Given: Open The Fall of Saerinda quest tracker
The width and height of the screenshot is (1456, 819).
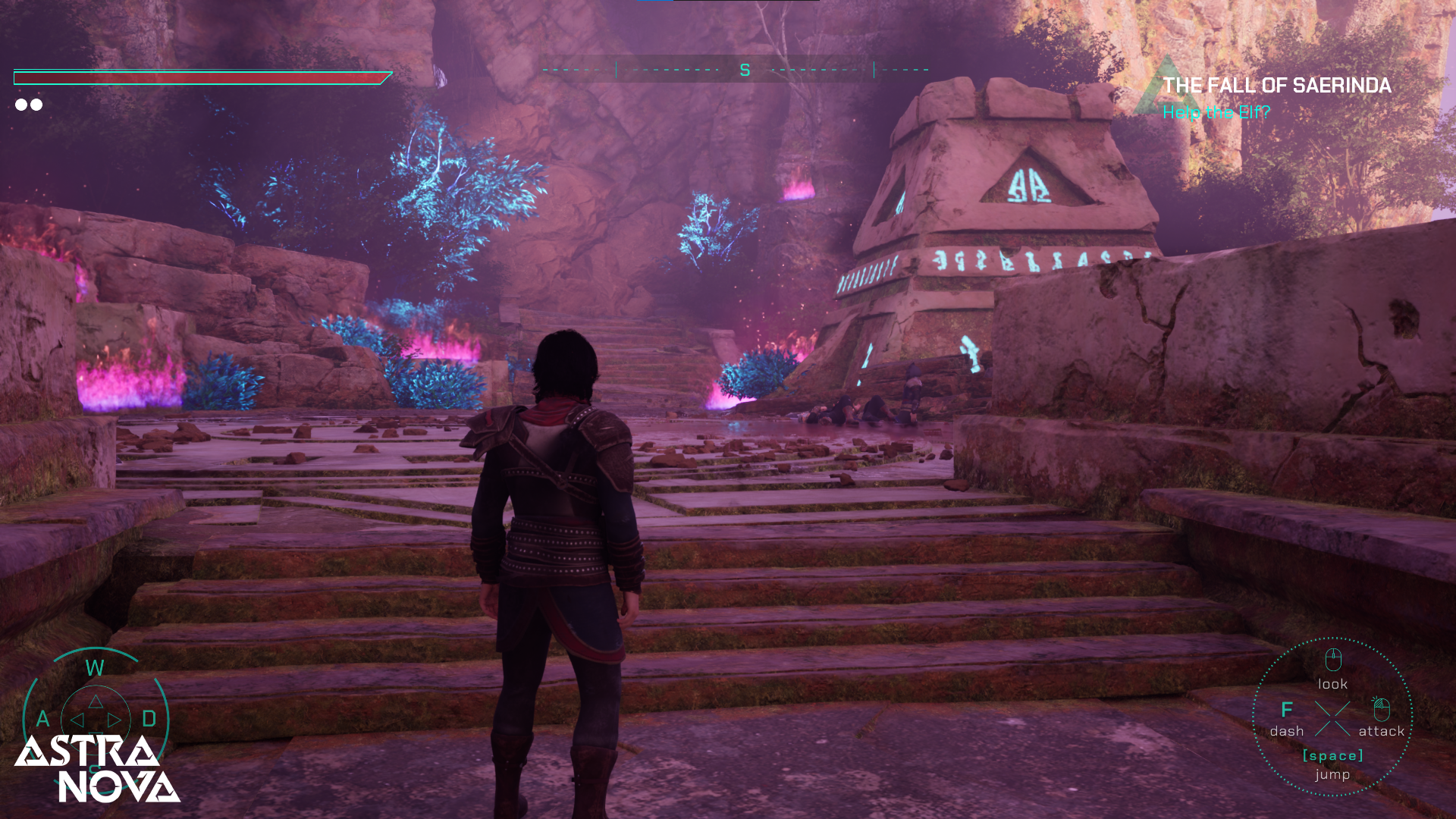Looking at the screenshot, I should [x=1276, y=86].
